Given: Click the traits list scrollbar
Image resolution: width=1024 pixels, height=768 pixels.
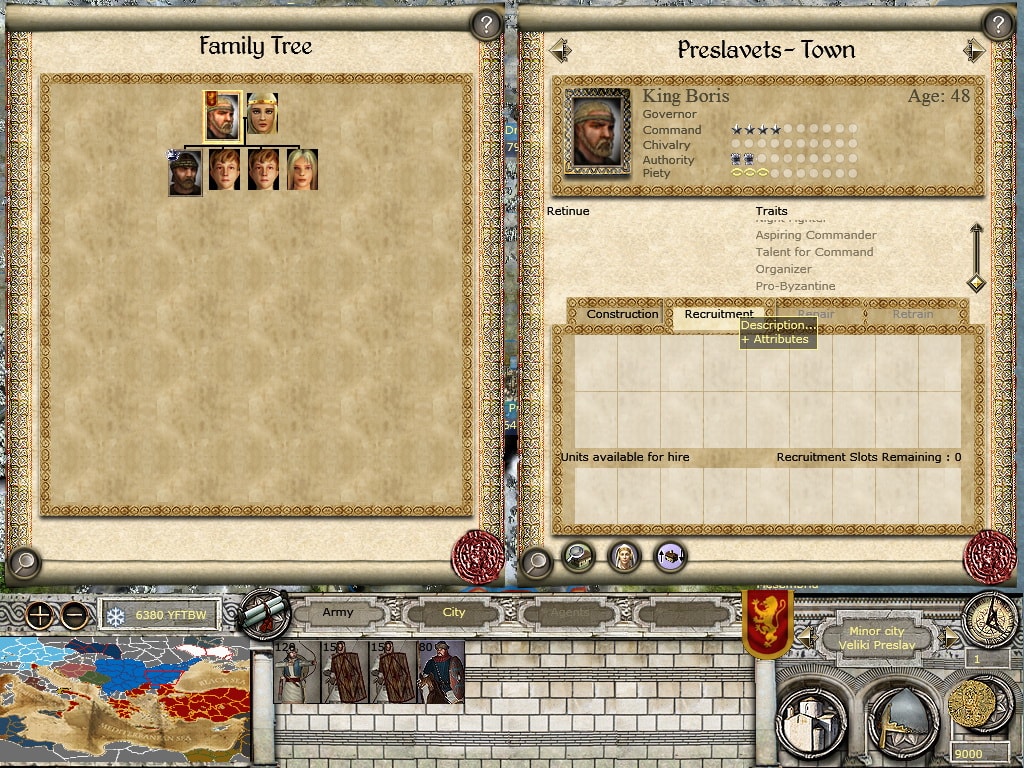Looking at the screenshot, I should point(976,257).
